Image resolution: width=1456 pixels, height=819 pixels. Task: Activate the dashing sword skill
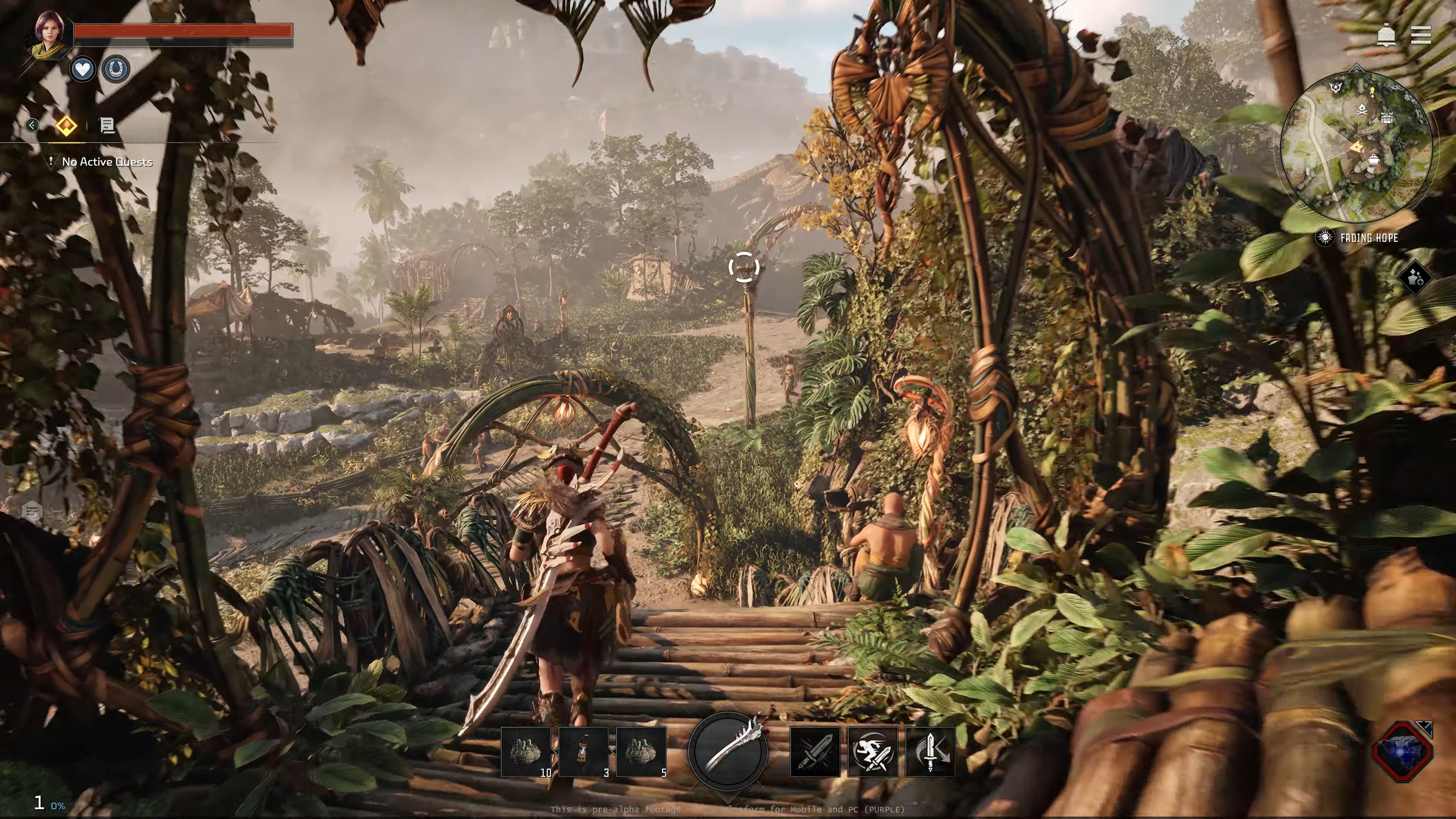click(x=872, y=752)
